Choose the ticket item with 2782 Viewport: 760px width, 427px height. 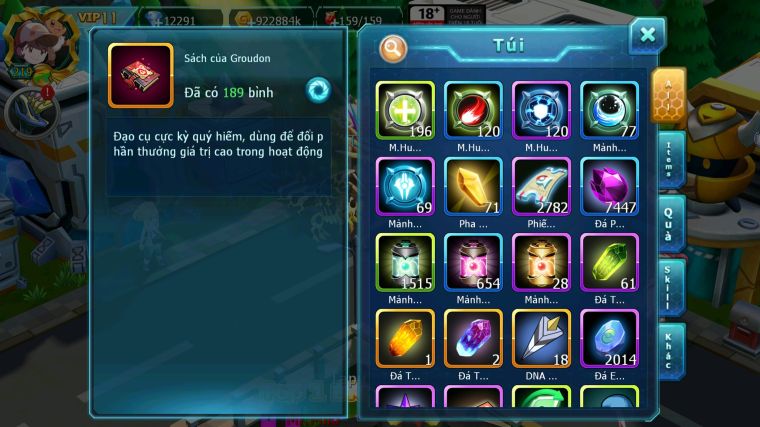pyautogui.click(x=541, y=186)
